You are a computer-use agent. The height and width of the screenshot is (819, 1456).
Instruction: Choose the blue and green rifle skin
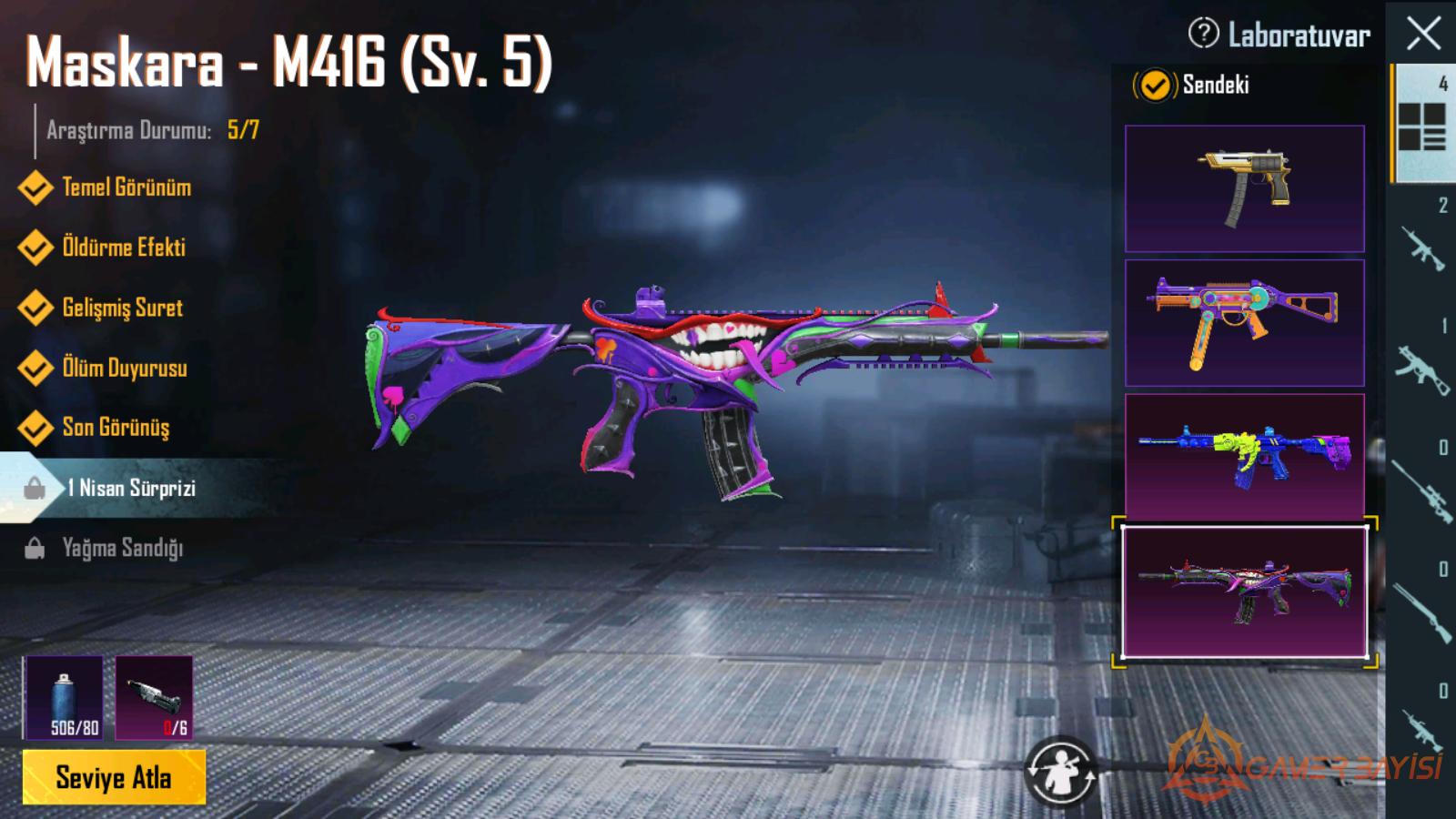pos(1244,456)
